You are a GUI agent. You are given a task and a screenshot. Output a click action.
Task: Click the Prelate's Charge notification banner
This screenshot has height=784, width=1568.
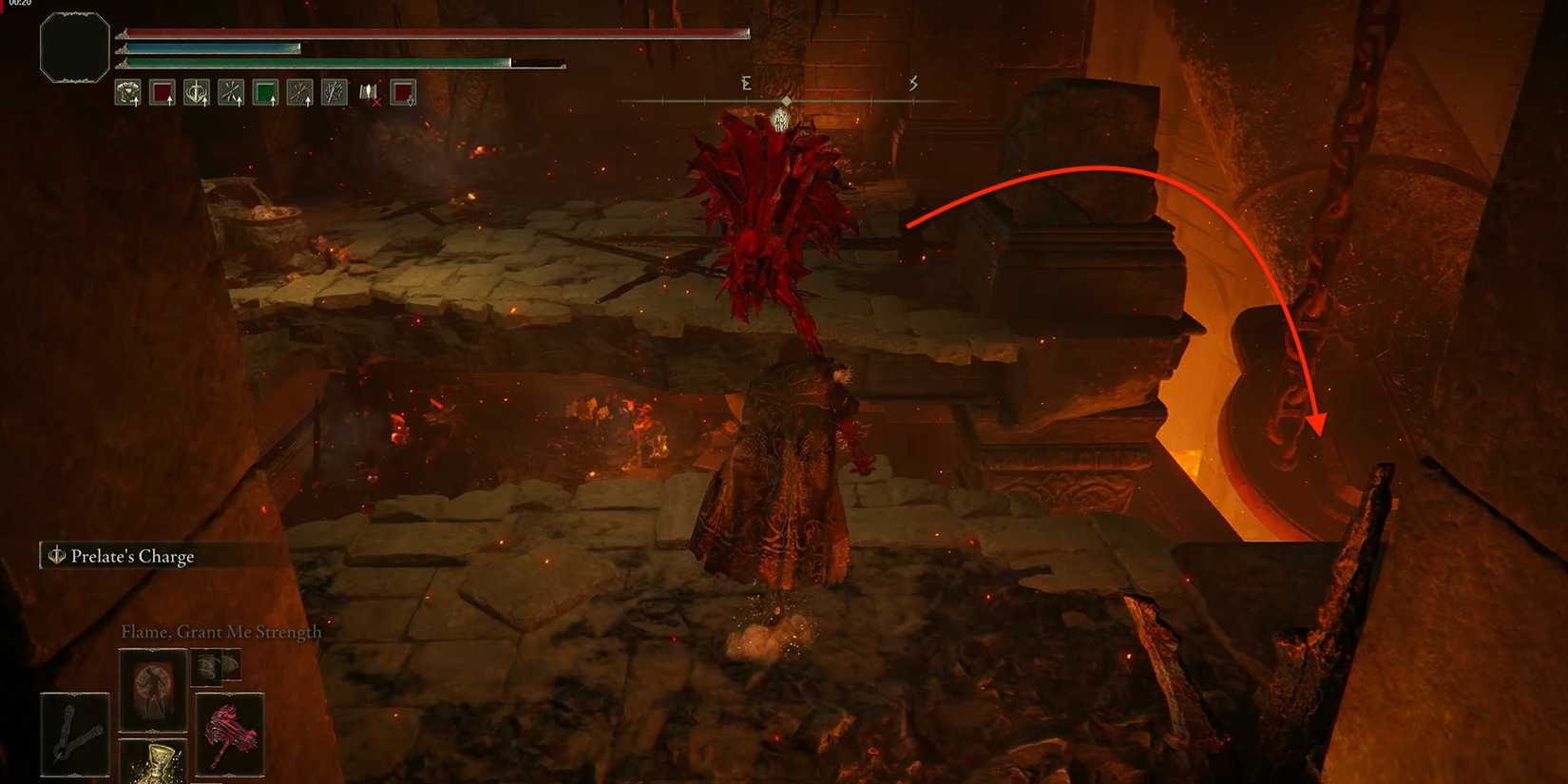(x=133, y=556)
